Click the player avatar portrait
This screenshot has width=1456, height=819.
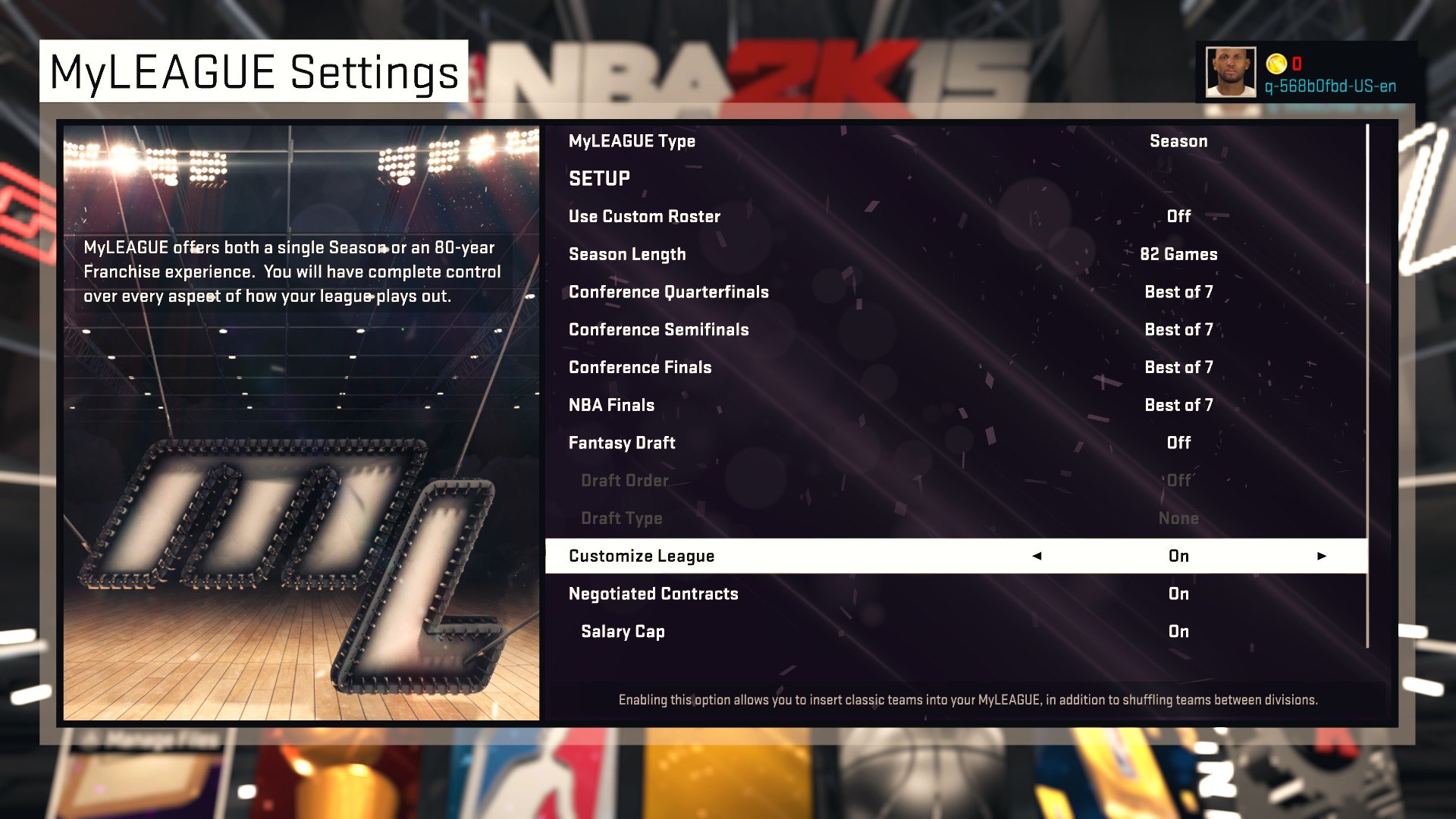(x=1232, y=73)
